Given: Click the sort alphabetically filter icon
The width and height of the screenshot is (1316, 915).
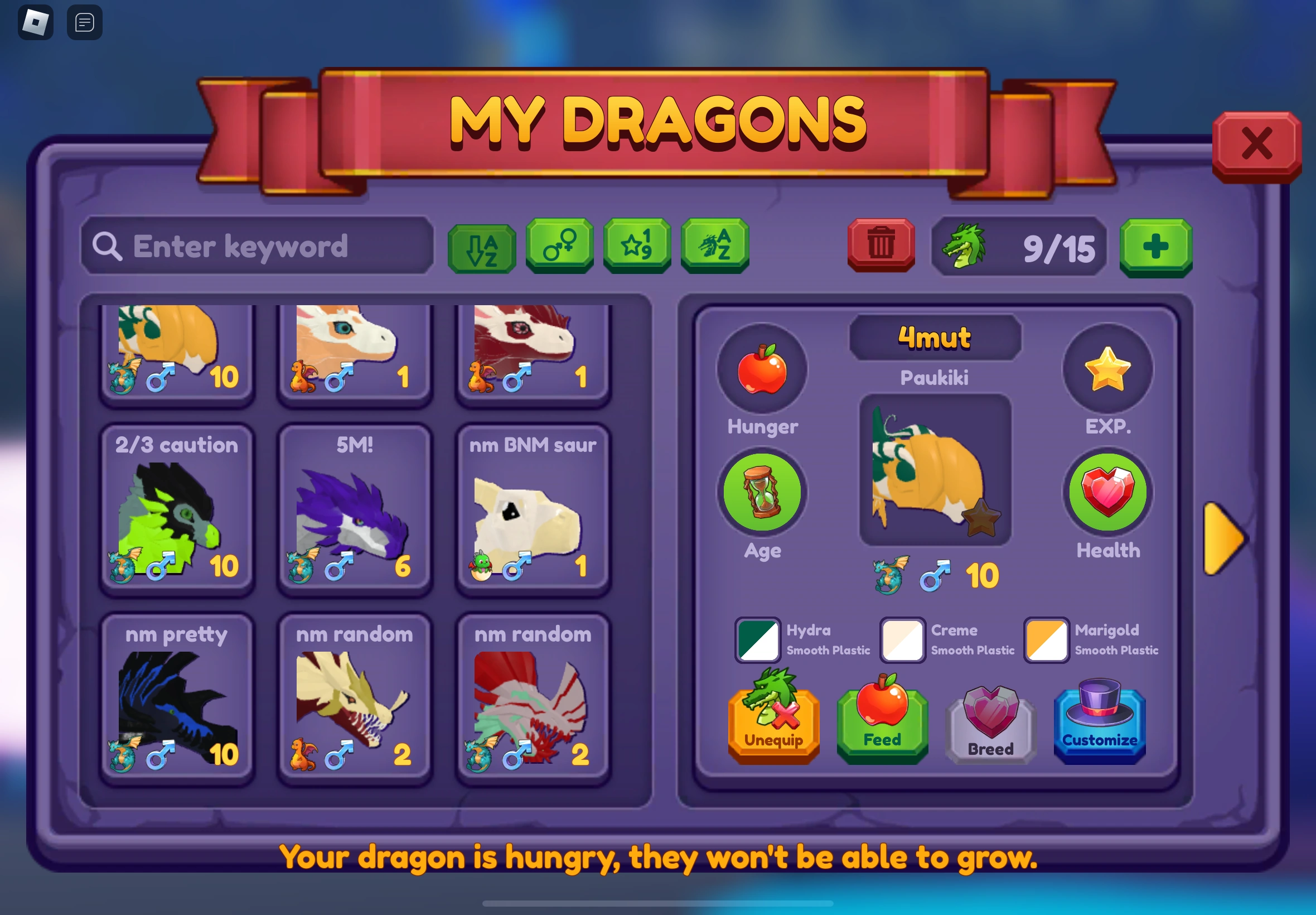Looking at the screenshot, I should tap(481, 247).
